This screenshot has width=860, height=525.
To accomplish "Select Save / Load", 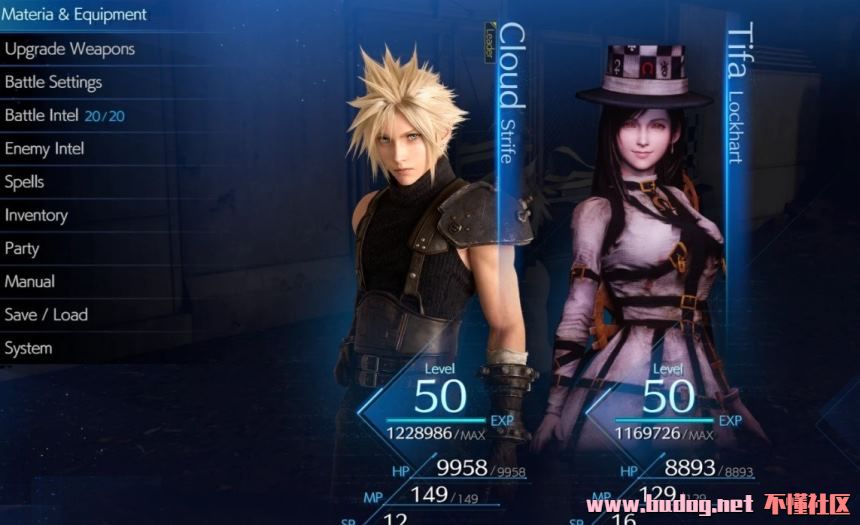I will point(46,315).
